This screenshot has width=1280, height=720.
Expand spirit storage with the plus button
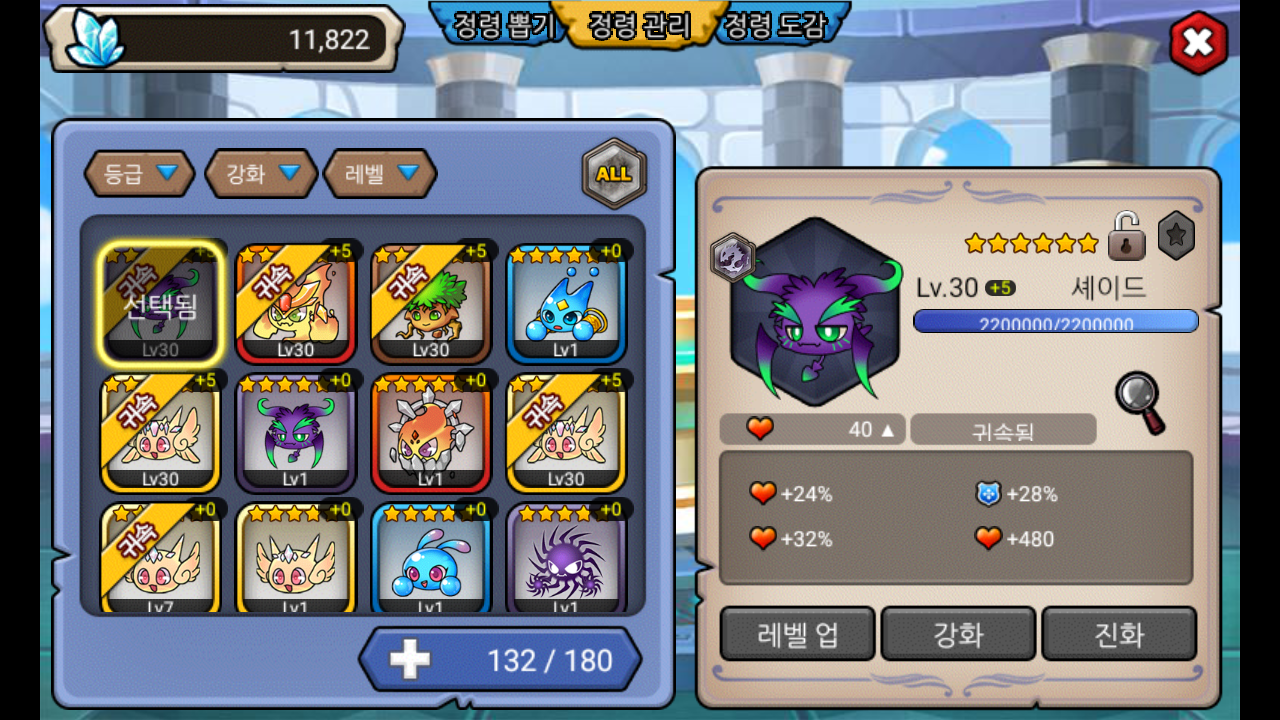(x=409, y=660)
